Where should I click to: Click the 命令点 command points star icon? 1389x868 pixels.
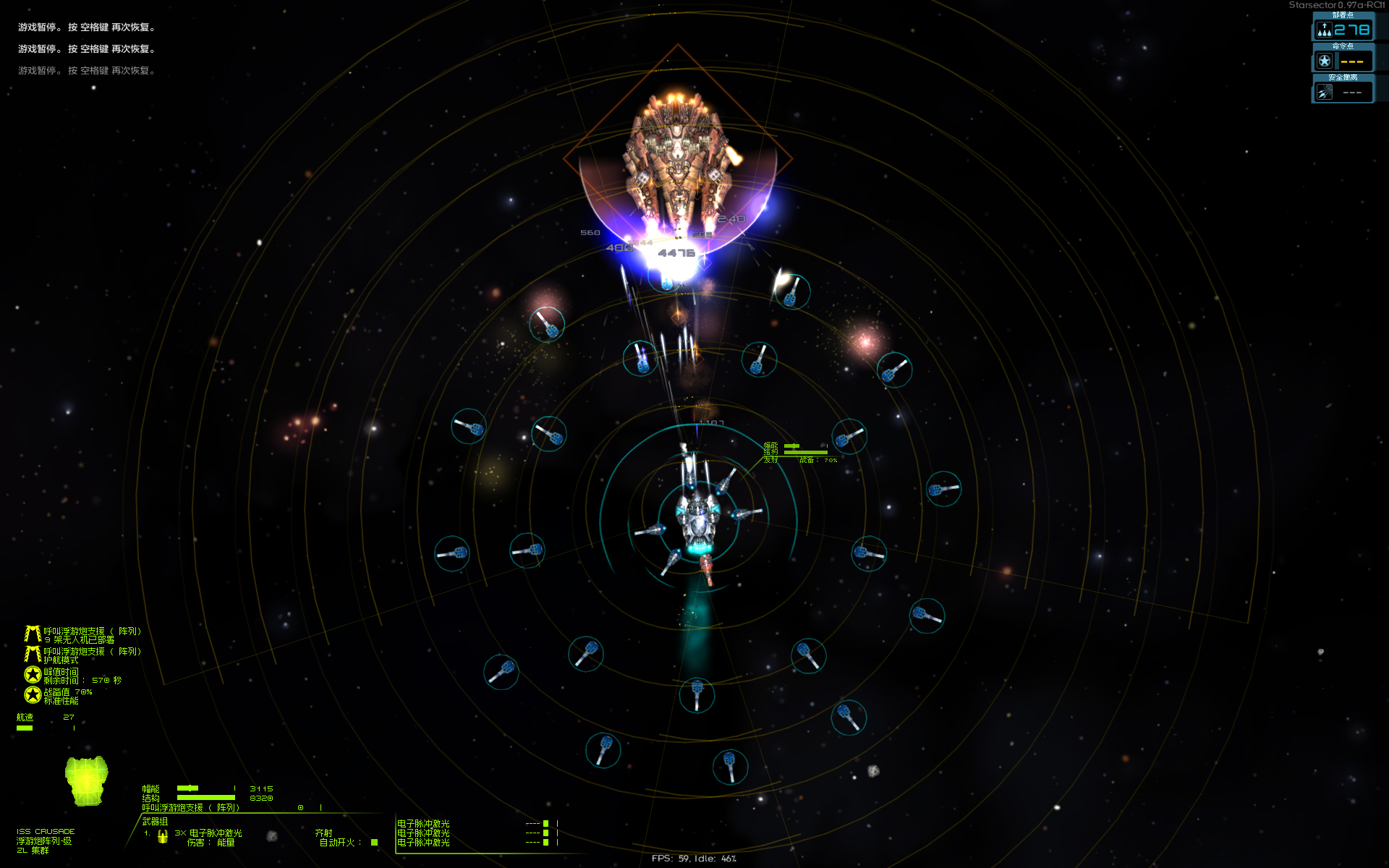[1325, 61]
